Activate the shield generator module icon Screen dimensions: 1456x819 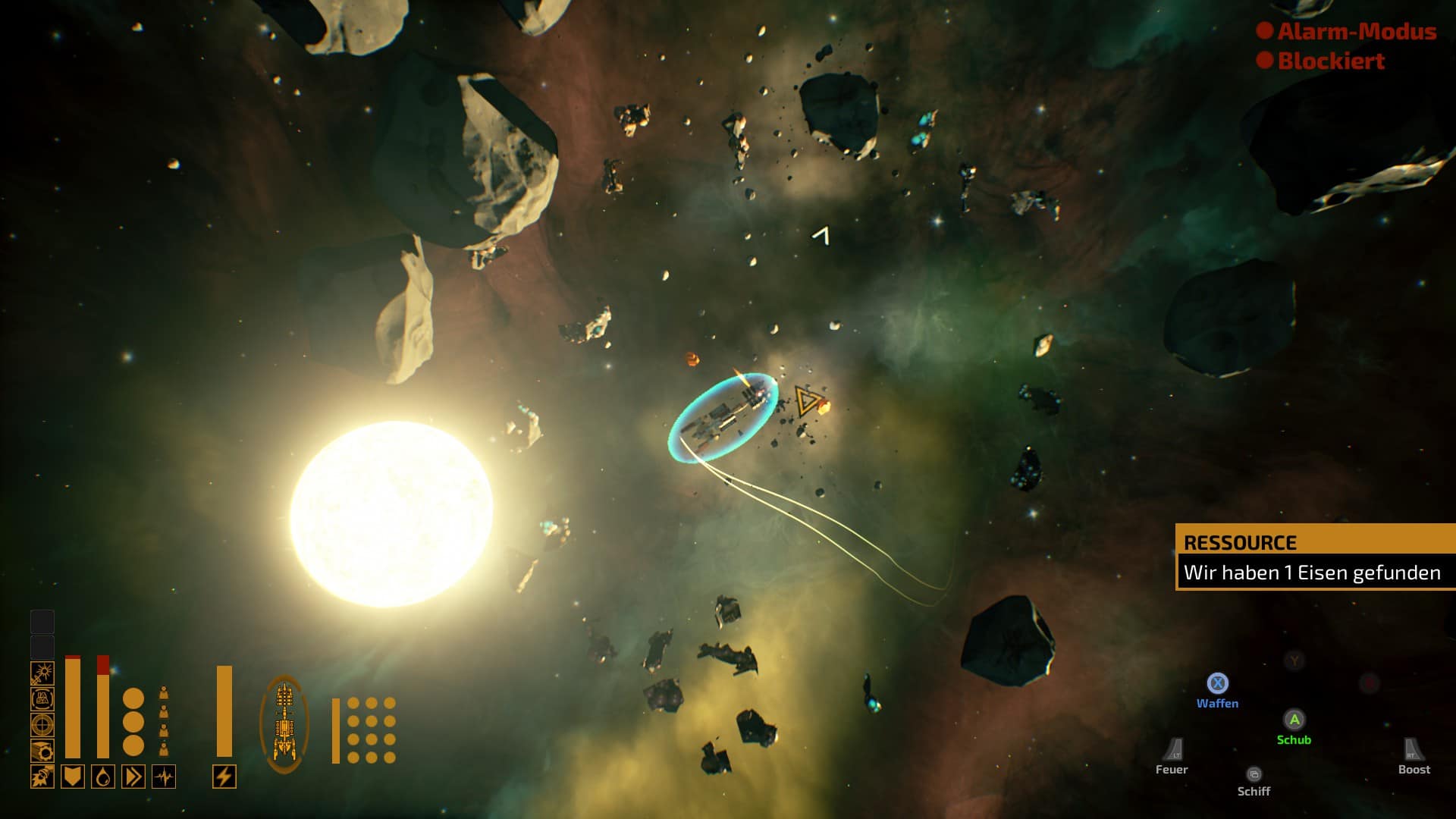[42, 698]
